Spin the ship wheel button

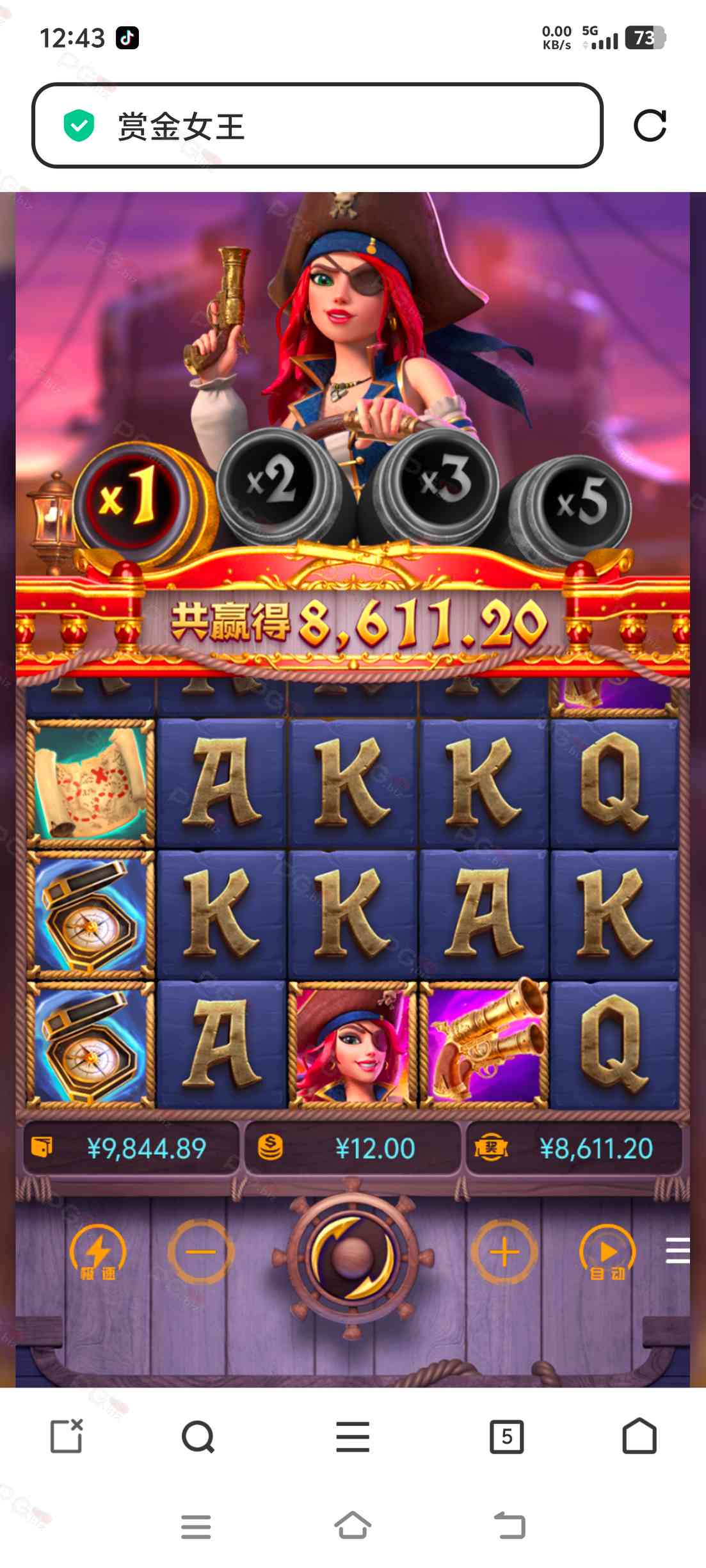point(353,1256)
